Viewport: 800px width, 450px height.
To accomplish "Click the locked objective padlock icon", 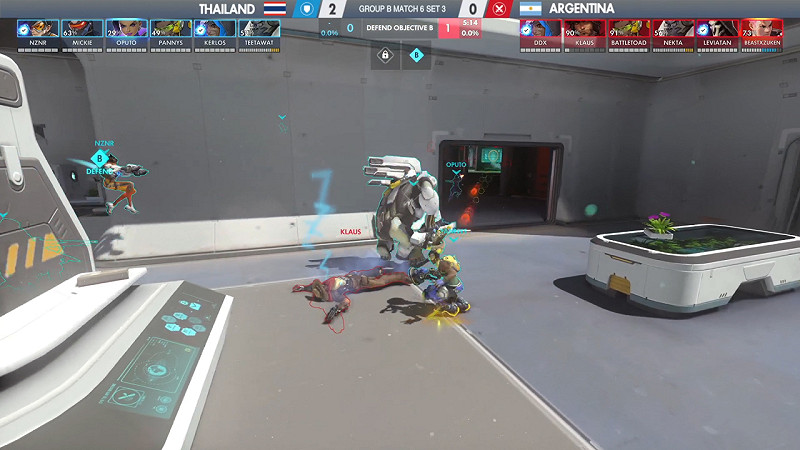I will (x=385, y=55).
